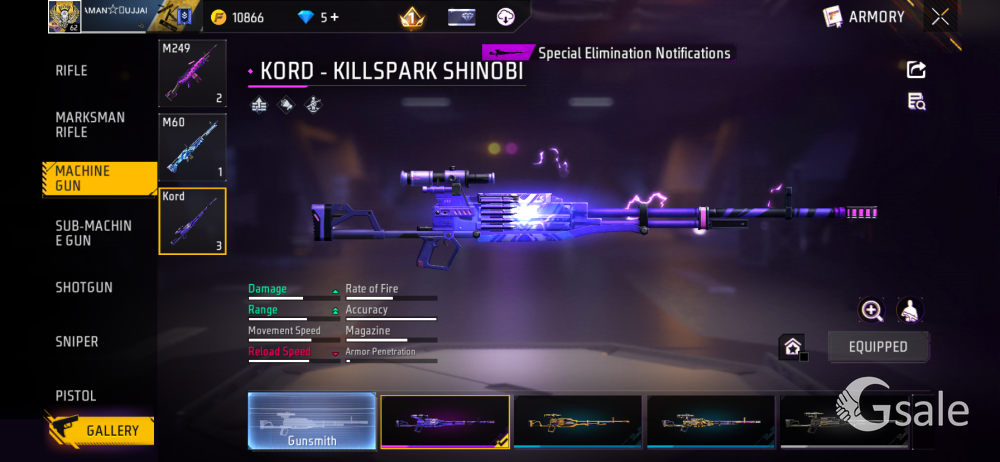Show the Shotgun weapon category
The image size is (1000, 462).
(x=84, y=288)
